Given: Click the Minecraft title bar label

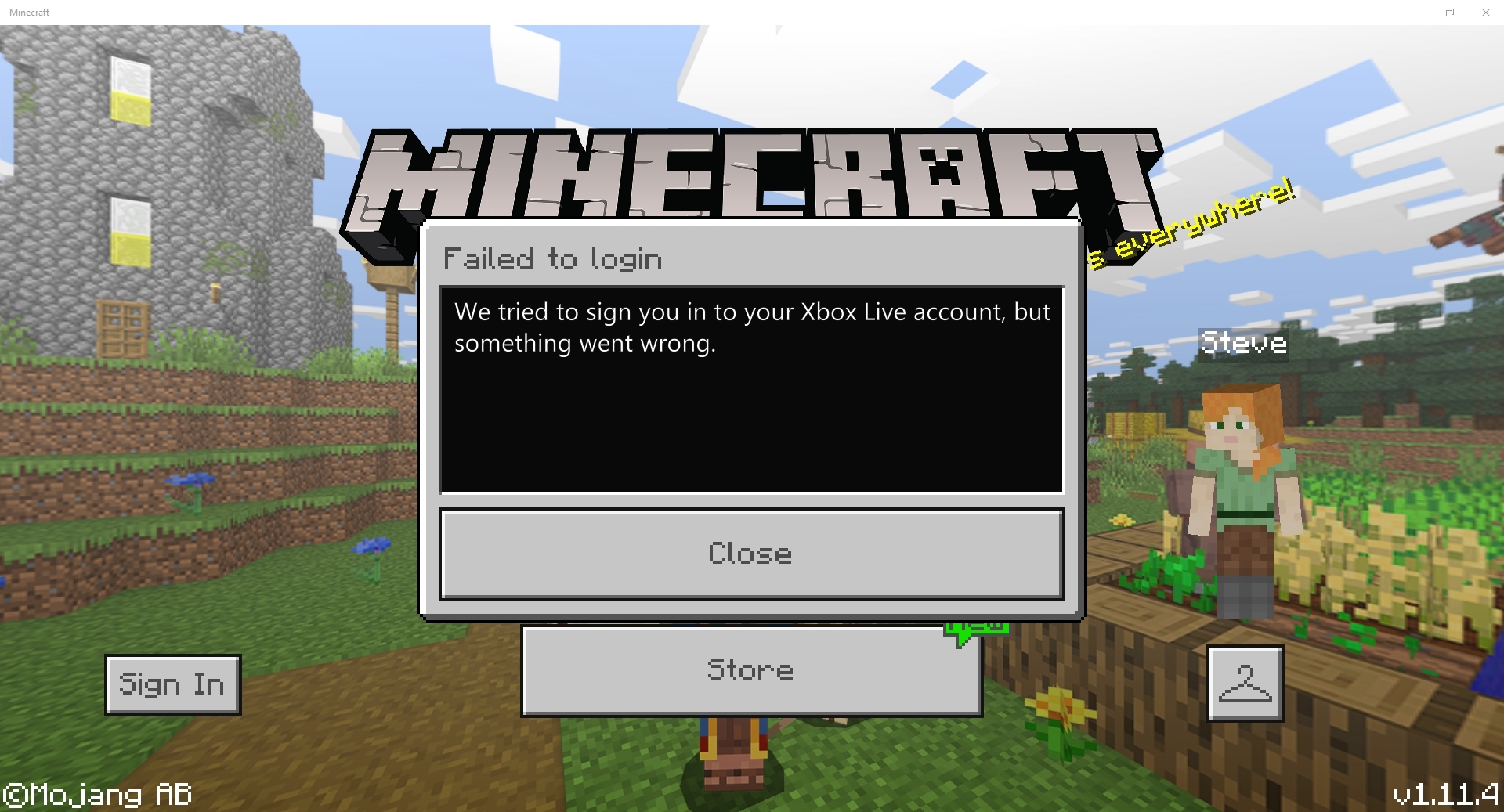Looking at the screenshot, I should [x=29, y=12].
